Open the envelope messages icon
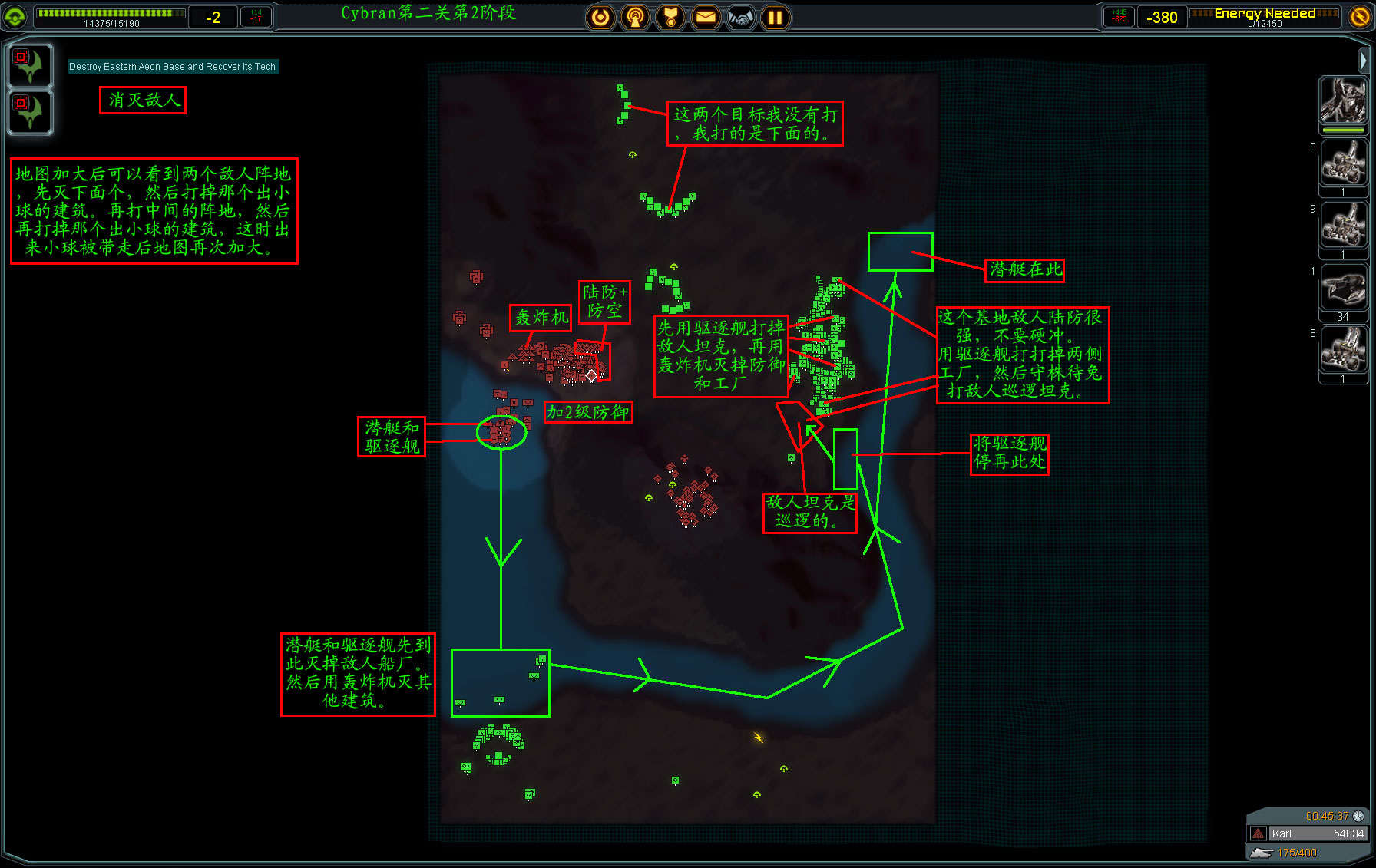The width and height of the screenshot is (1376, 868). 706,17
